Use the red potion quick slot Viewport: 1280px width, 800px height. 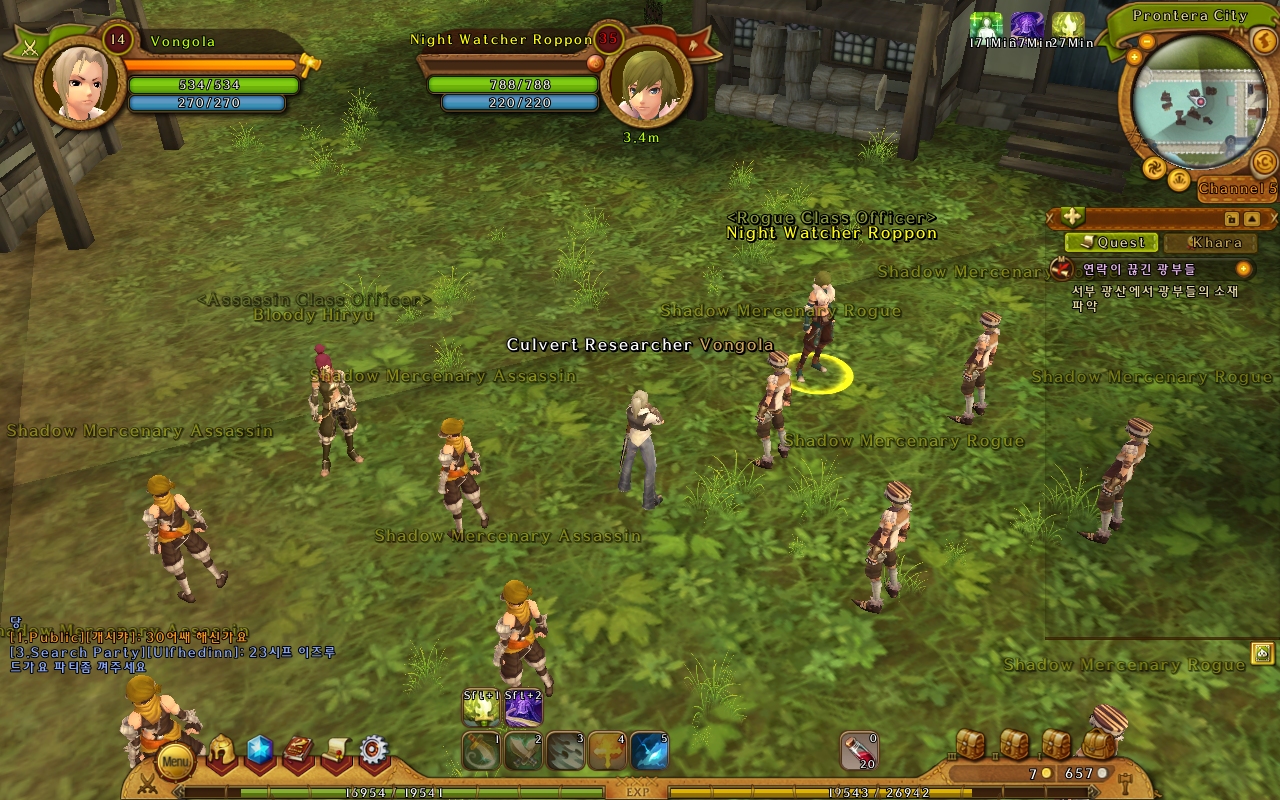859,751
